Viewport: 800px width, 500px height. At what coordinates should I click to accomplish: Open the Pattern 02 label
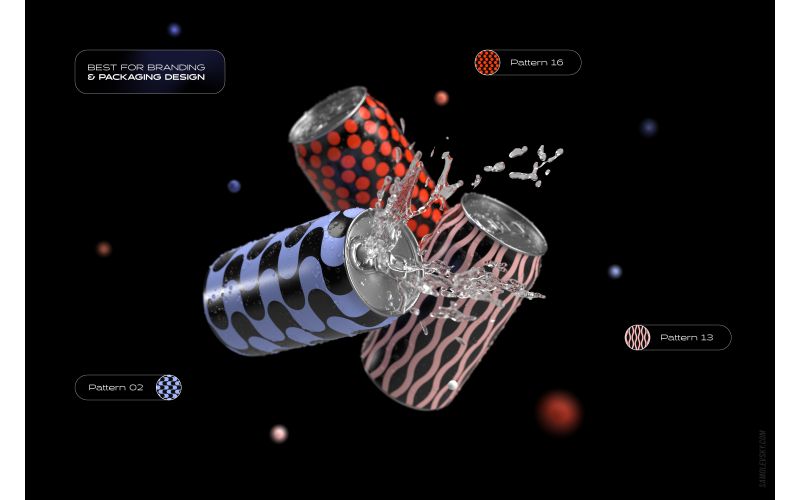pos(116,387)
